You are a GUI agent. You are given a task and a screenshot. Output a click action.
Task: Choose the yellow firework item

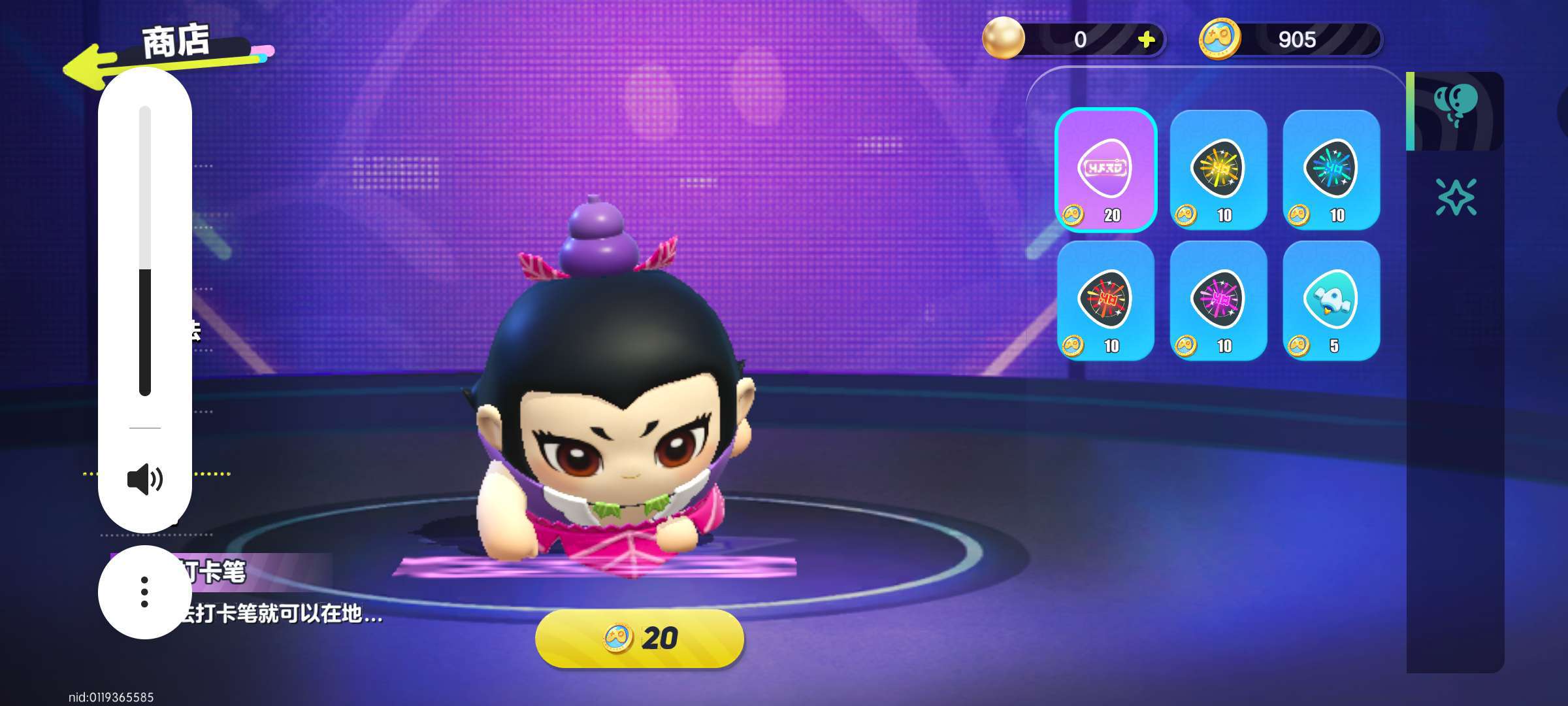pos(1218,169)
